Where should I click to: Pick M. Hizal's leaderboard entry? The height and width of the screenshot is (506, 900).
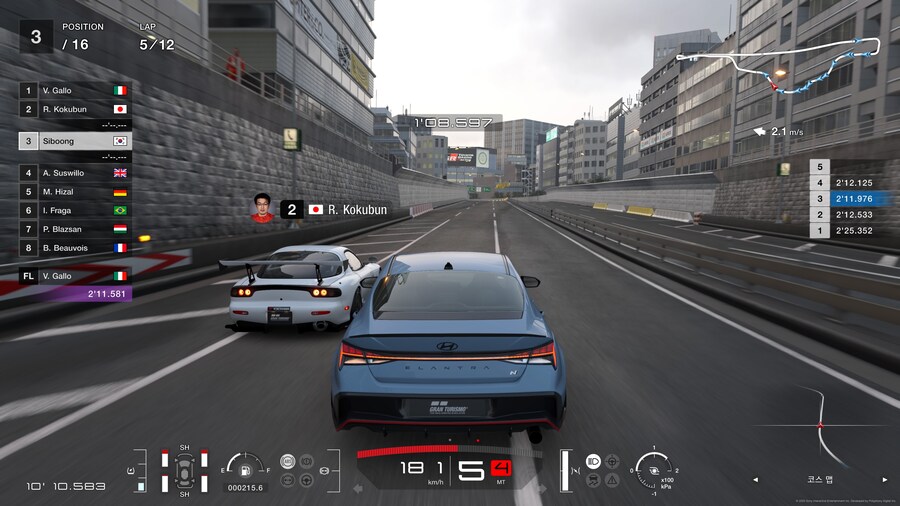click(75, 191)
